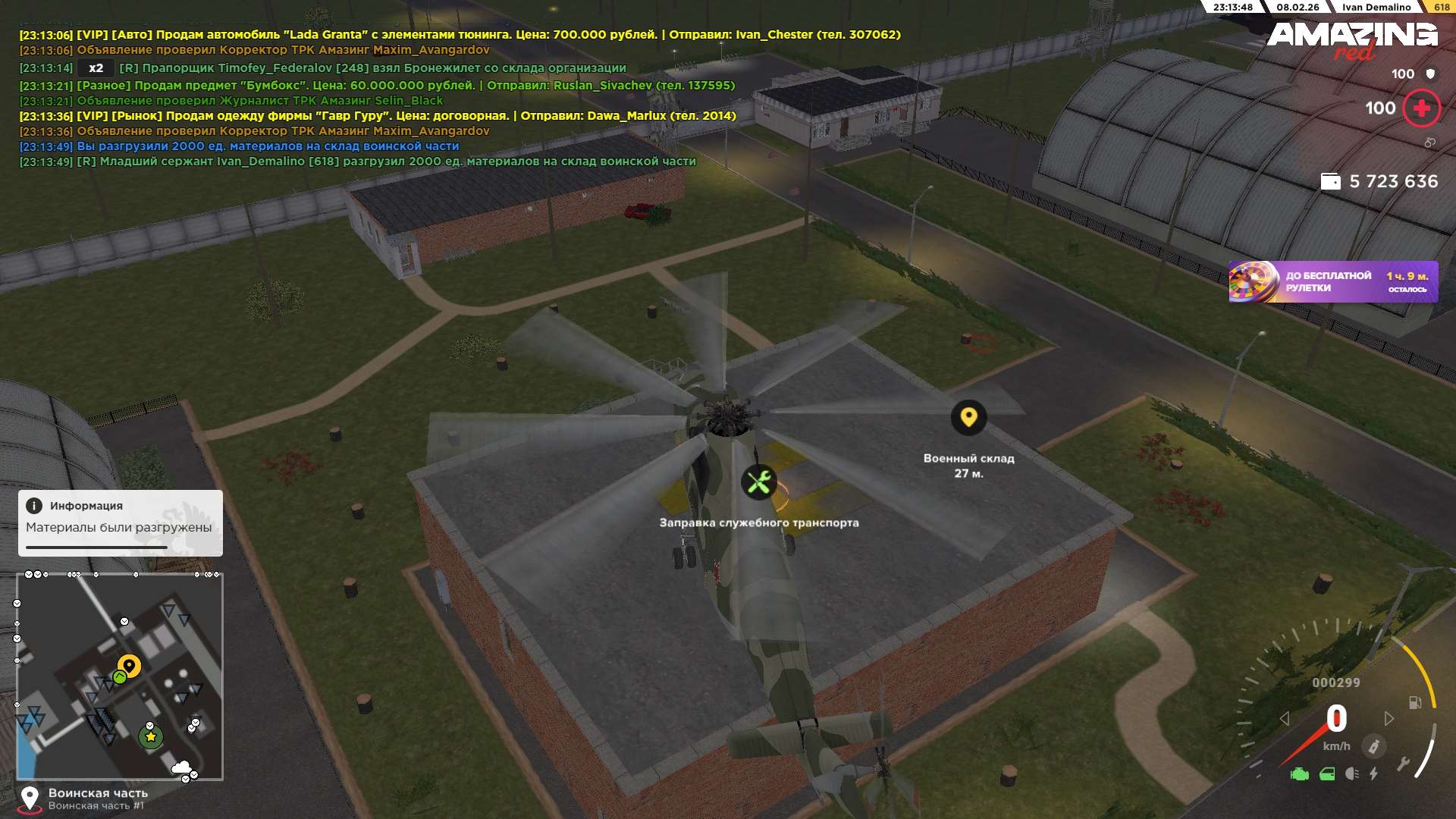Click the round bottle icon on the speedometer

pos(1373,746)
